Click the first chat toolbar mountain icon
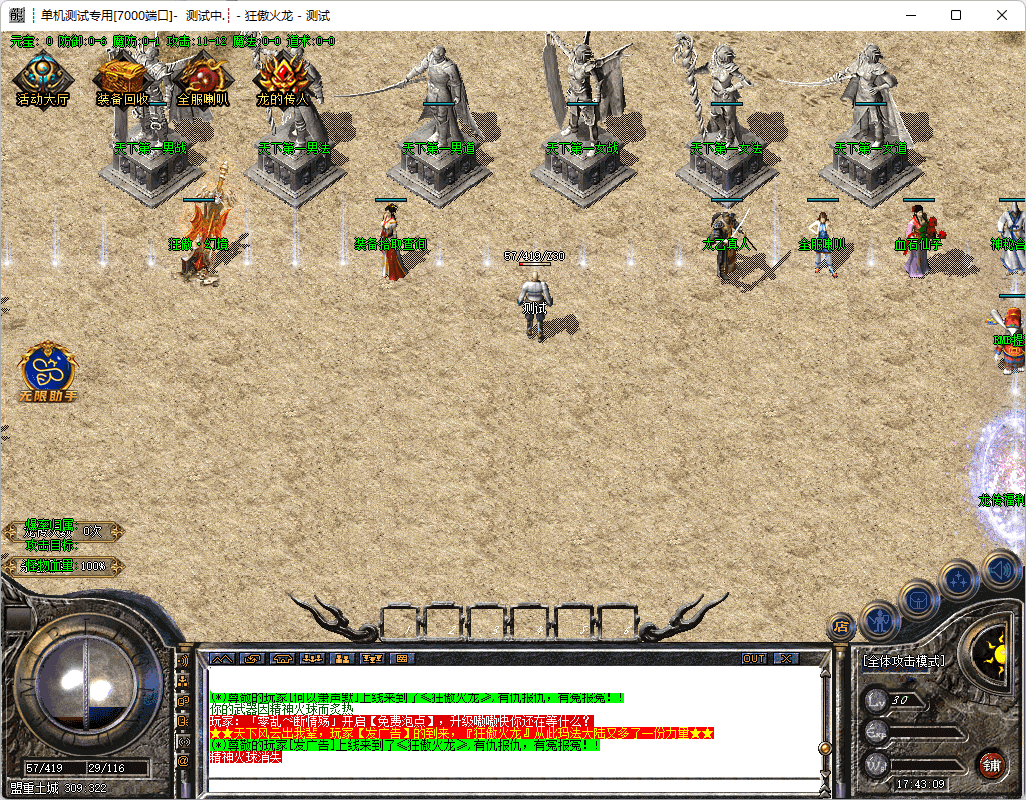 (x=220, y=659)
